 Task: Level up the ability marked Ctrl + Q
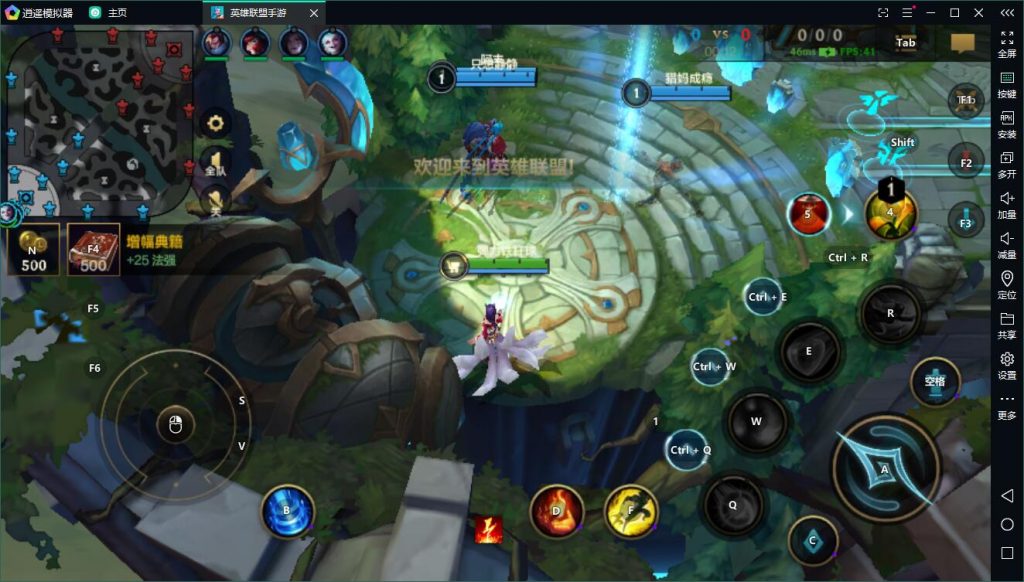689,450
